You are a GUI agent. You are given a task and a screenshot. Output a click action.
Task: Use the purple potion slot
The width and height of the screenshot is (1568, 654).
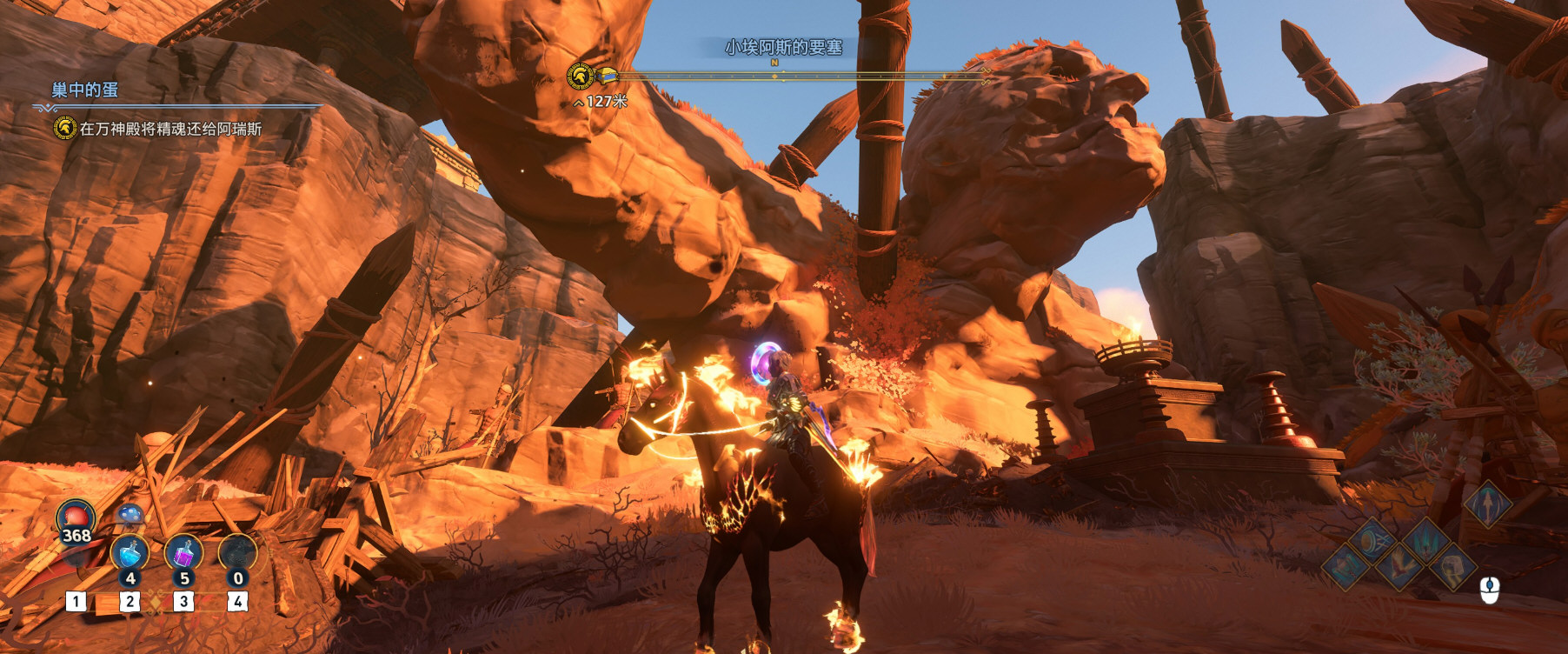pos(183,555)
